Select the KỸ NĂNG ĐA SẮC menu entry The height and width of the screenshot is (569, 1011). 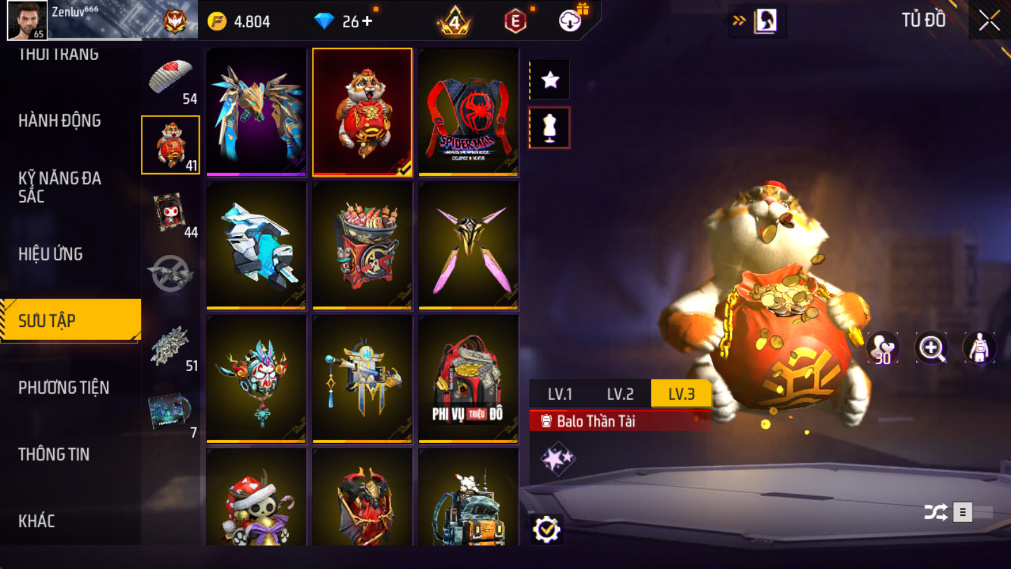(60, 187)
